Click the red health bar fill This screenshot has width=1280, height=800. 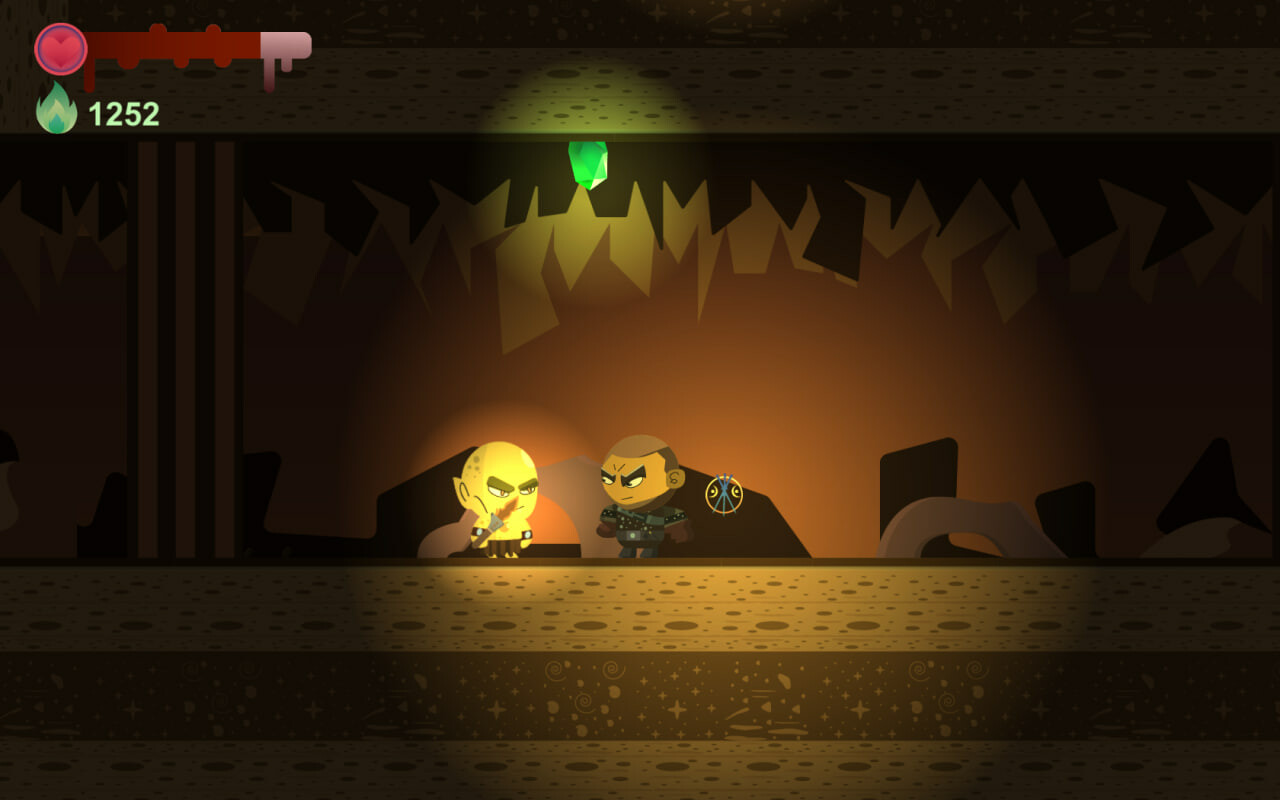click(170, 43)
